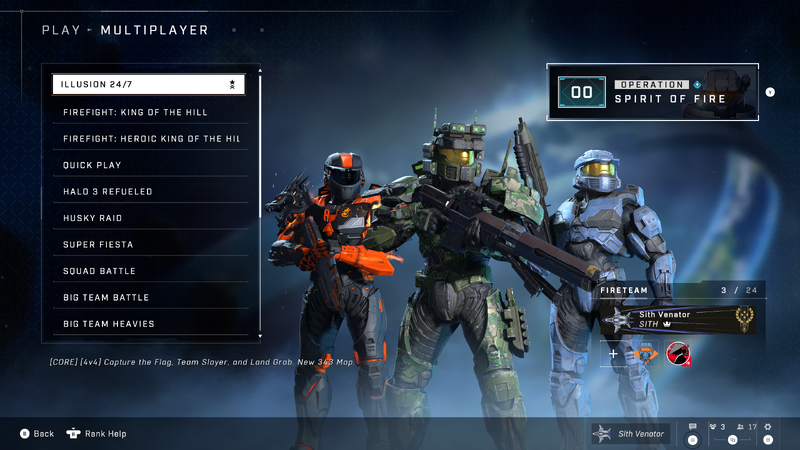
Task: Open the Squad Battle playlist
Action: coord(148,271)
